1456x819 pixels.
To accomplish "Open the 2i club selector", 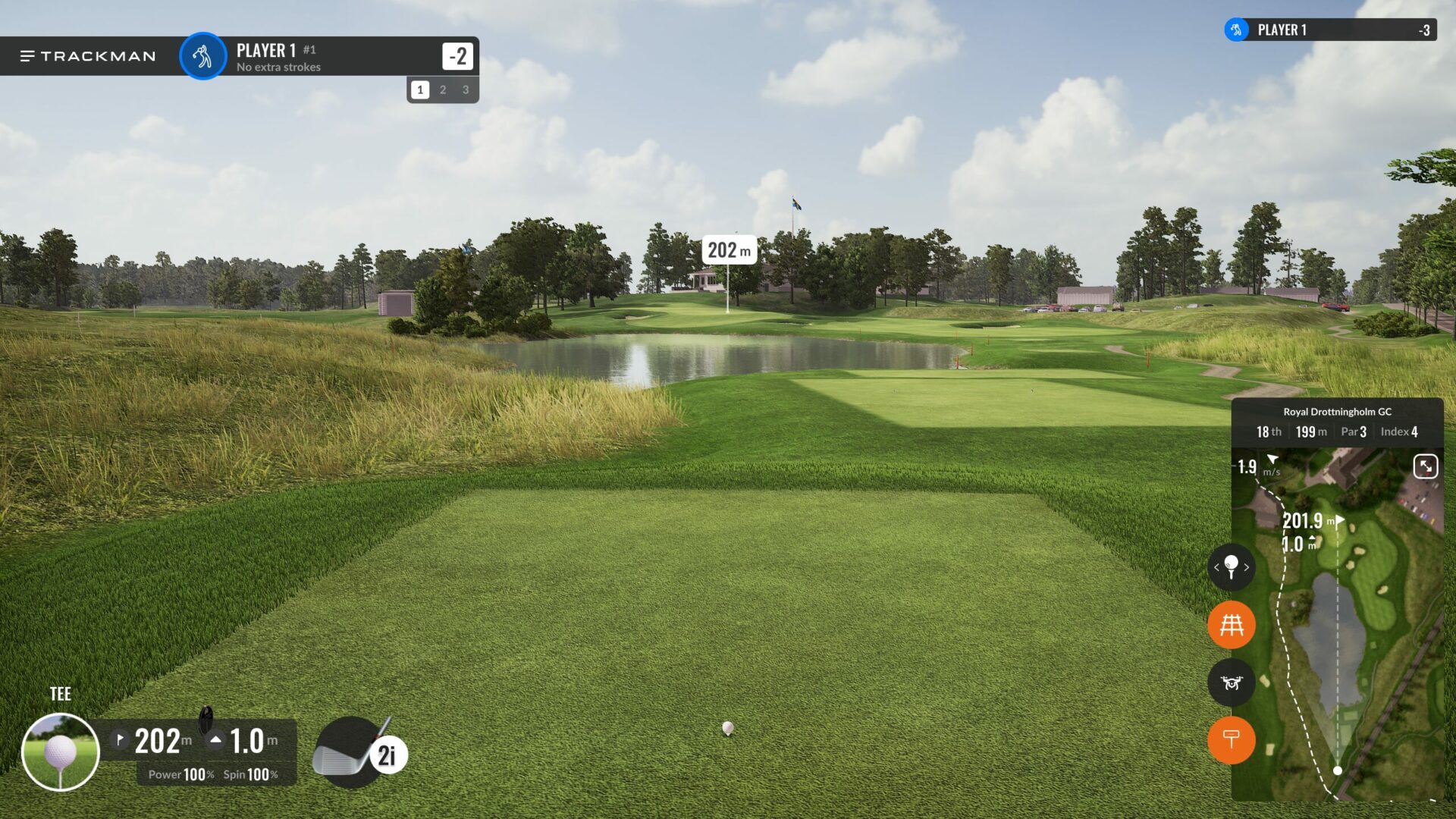I will (360, 752).
